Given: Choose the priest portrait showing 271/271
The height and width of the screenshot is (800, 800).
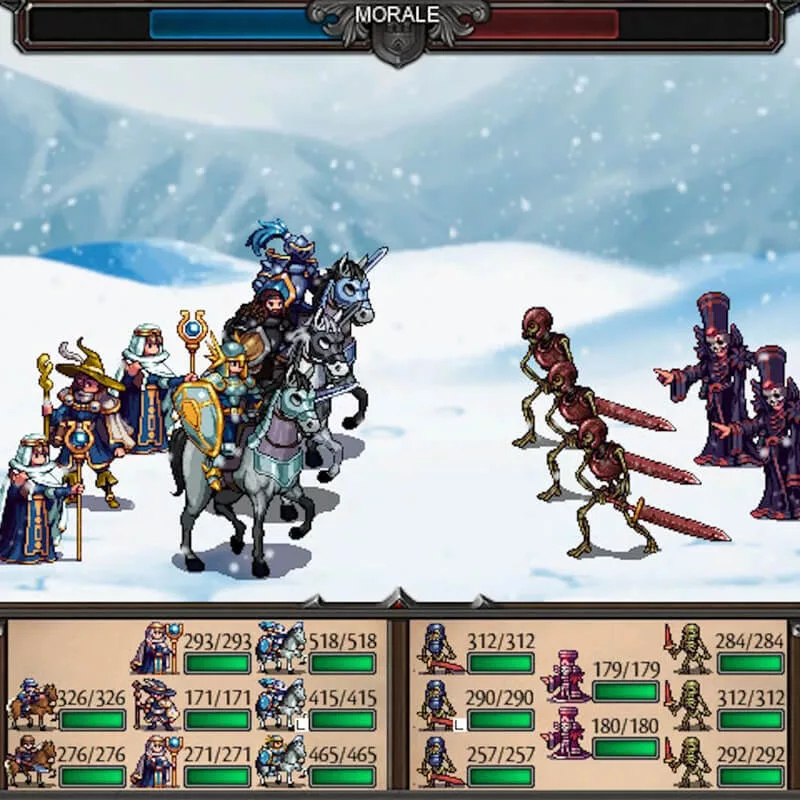Looking at the screenshot, I should pyautogui.click(x=157, y=760).
